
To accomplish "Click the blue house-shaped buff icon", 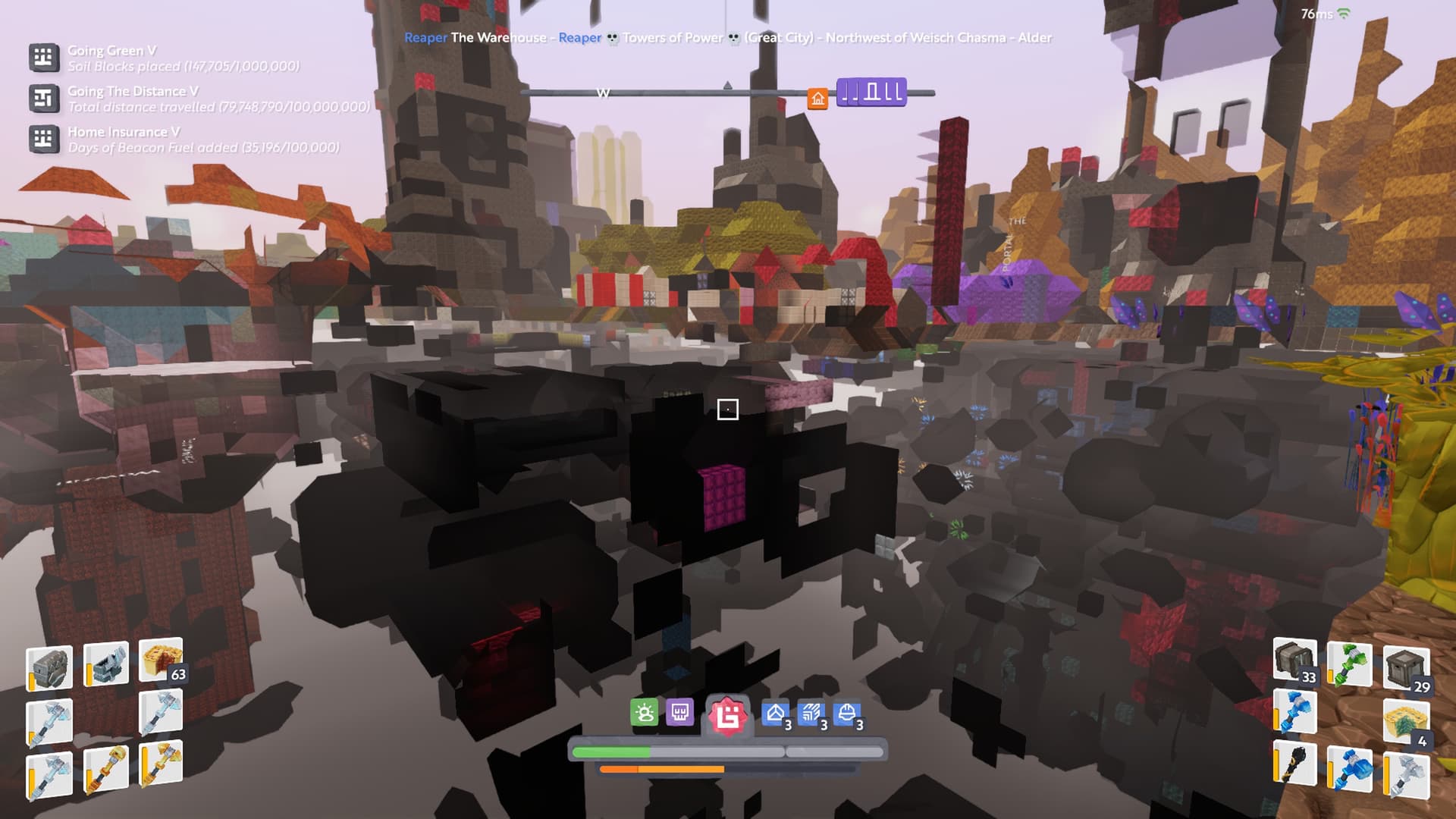I will point(775,714).
